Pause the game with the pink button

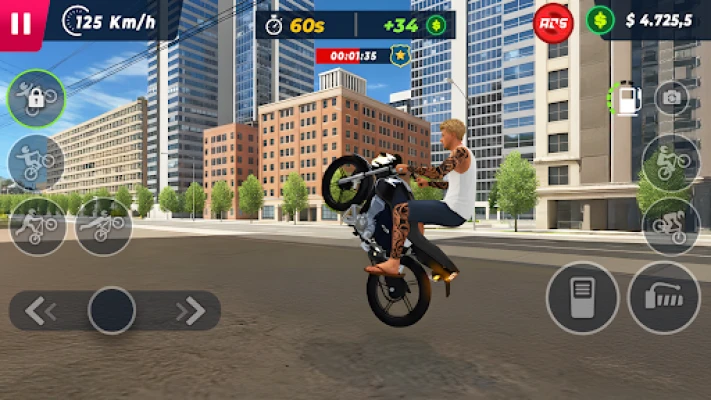coord(20,24)
